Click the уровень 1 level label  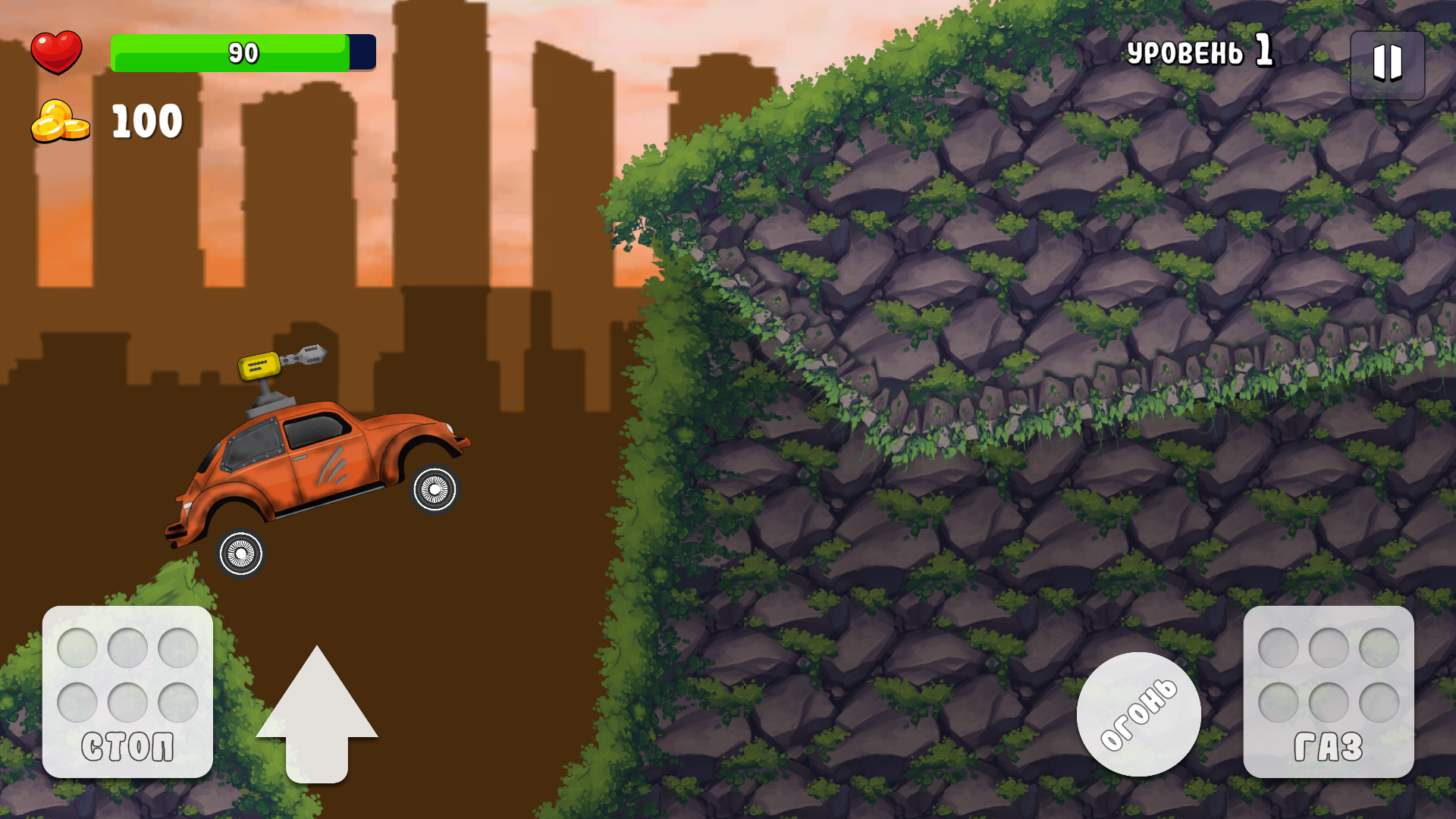pos(1202,52)
